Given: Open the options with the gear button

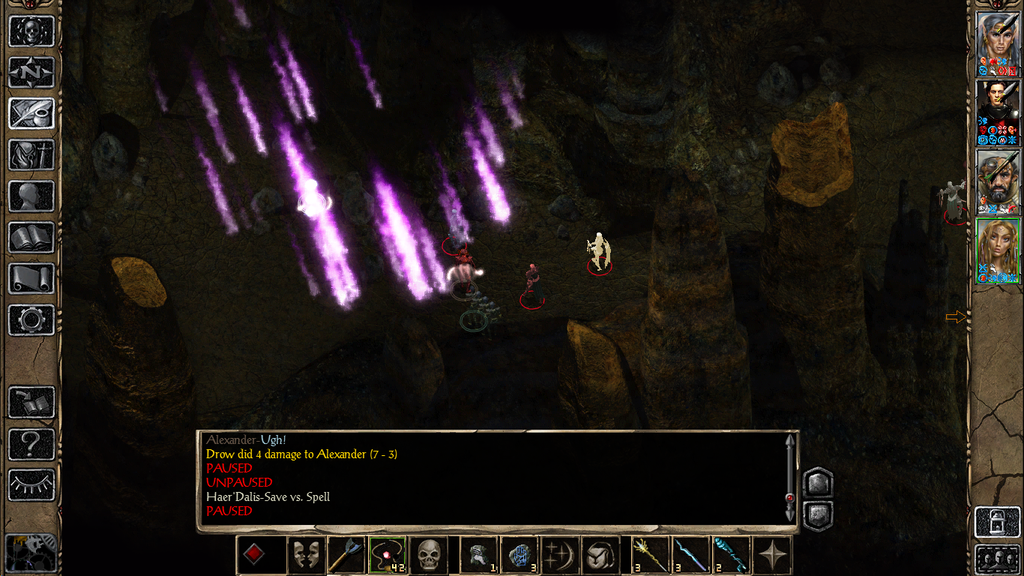Looking at the screenshot, I should [31, 320].
